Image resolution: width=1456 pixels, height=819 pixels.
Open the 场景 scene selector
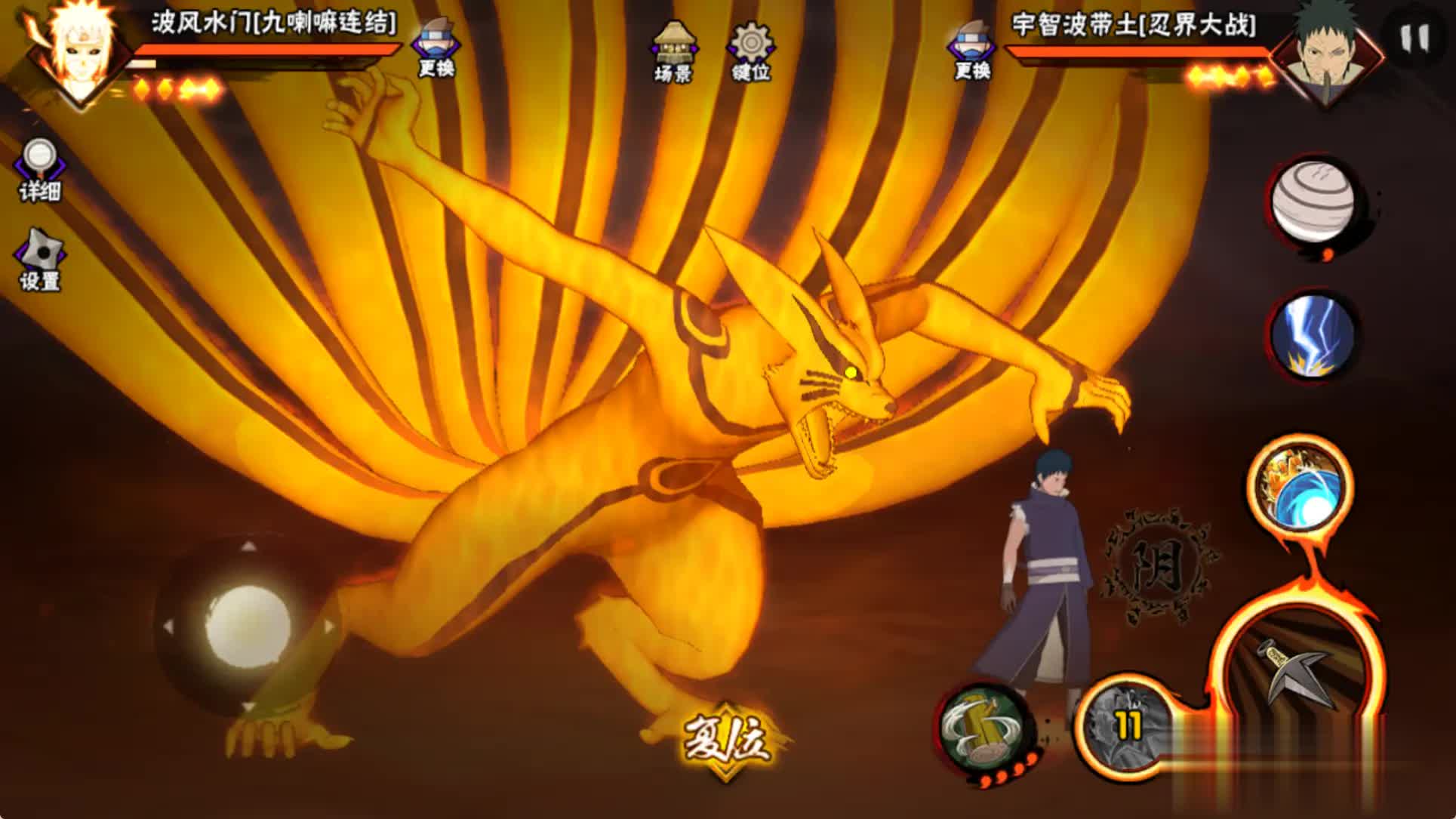pyautogui.click(x=673, y=50)
